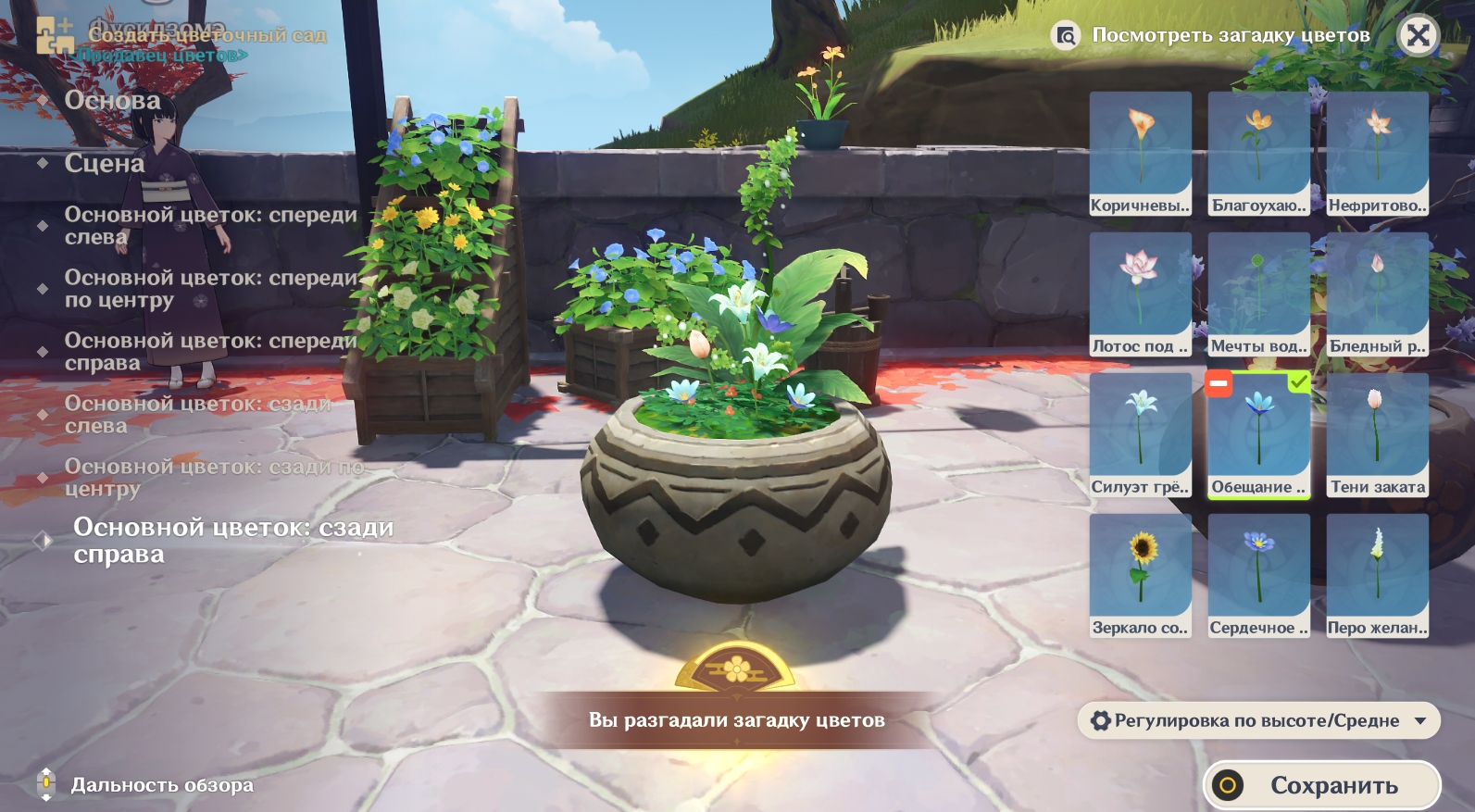Select the Сердечное blue flower tile

pos(1258,575)
